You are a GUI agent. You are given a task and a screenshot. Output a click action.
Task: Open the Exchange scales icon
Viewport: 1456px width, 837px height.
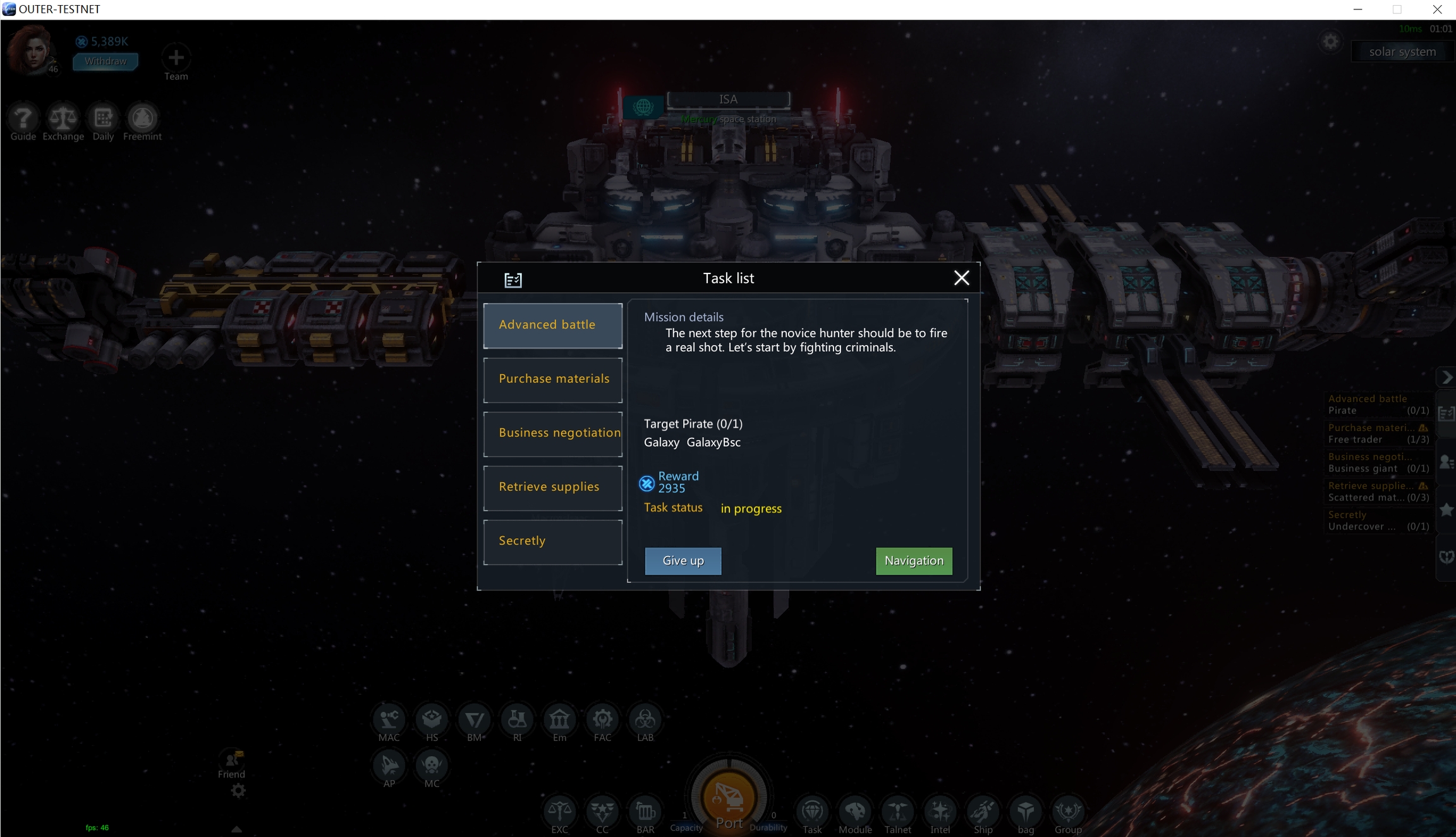point(63,118)
